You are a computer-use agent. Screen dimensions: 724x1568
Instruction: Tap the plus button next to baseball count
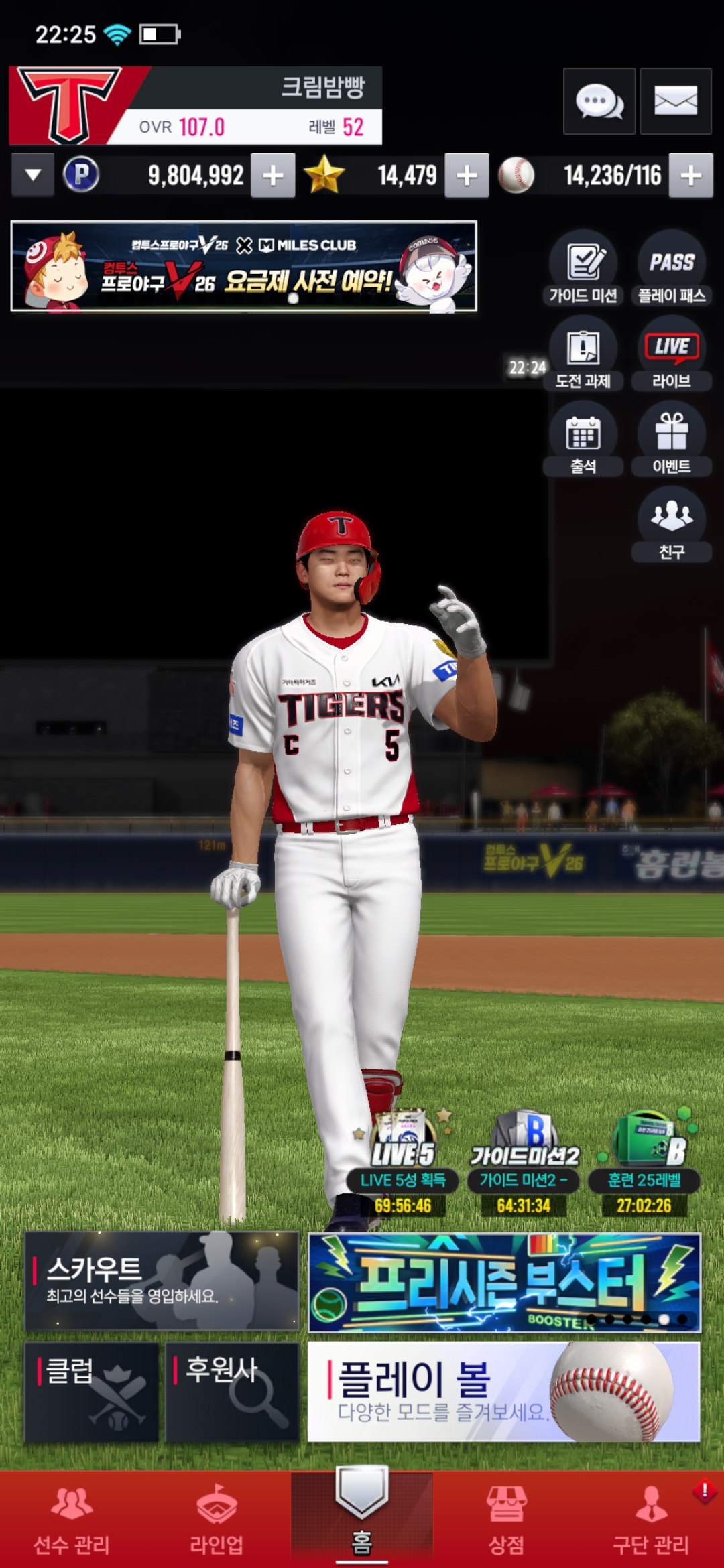tap(690, 176)
